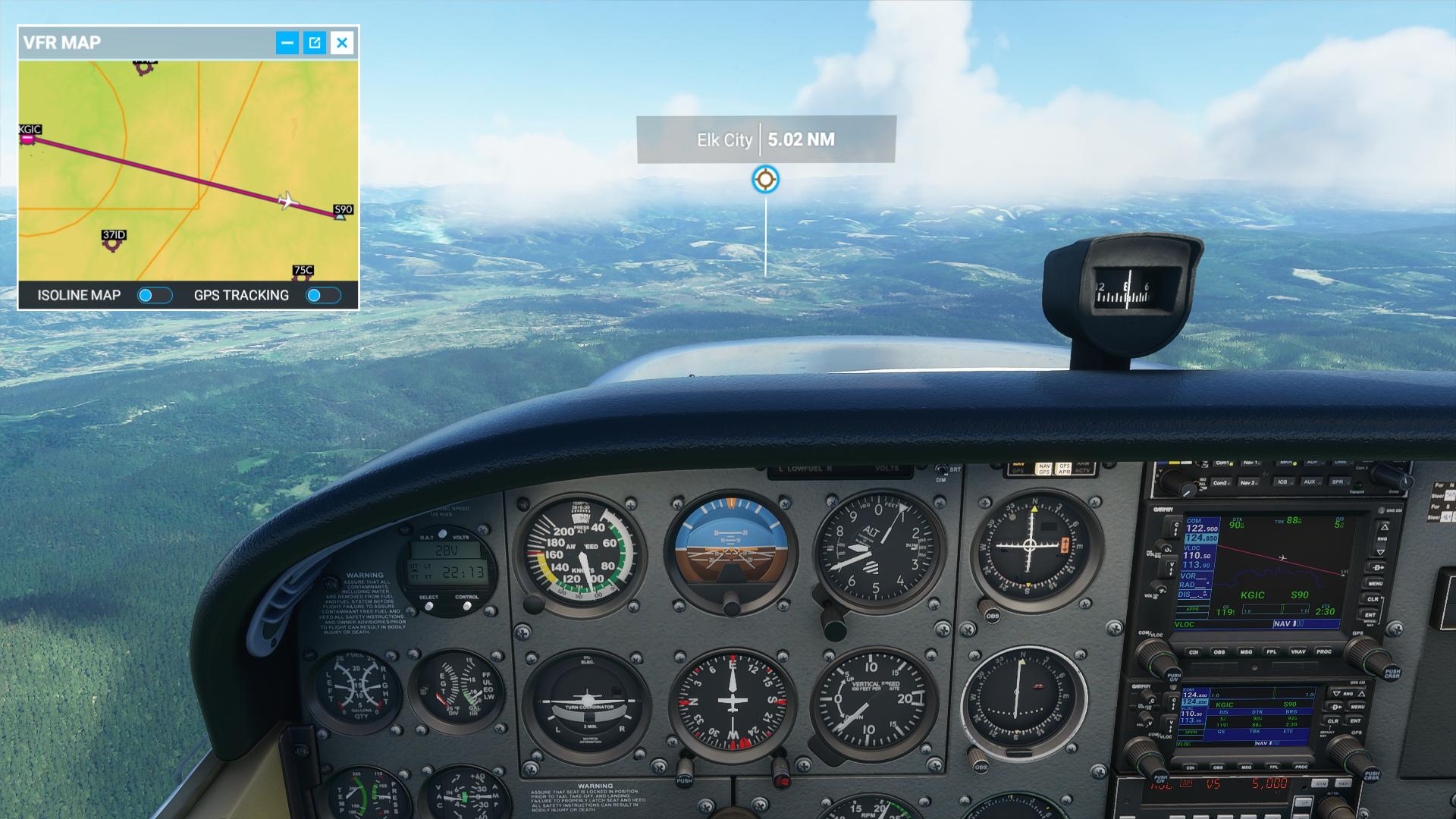Toggle the Isoline Map switch
This screenshot has height=819, width=1456.
(155, 296)
